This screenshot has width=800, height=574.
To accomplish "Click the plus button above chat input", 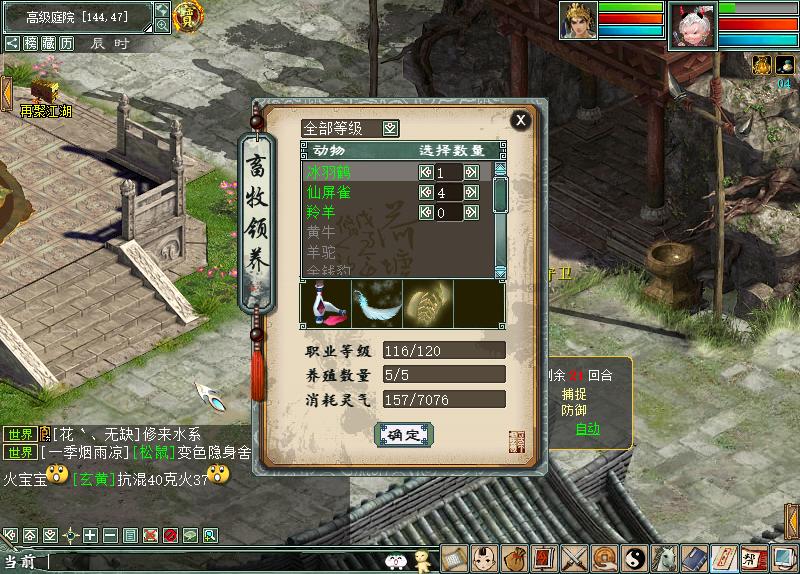I will pos(90,535).
